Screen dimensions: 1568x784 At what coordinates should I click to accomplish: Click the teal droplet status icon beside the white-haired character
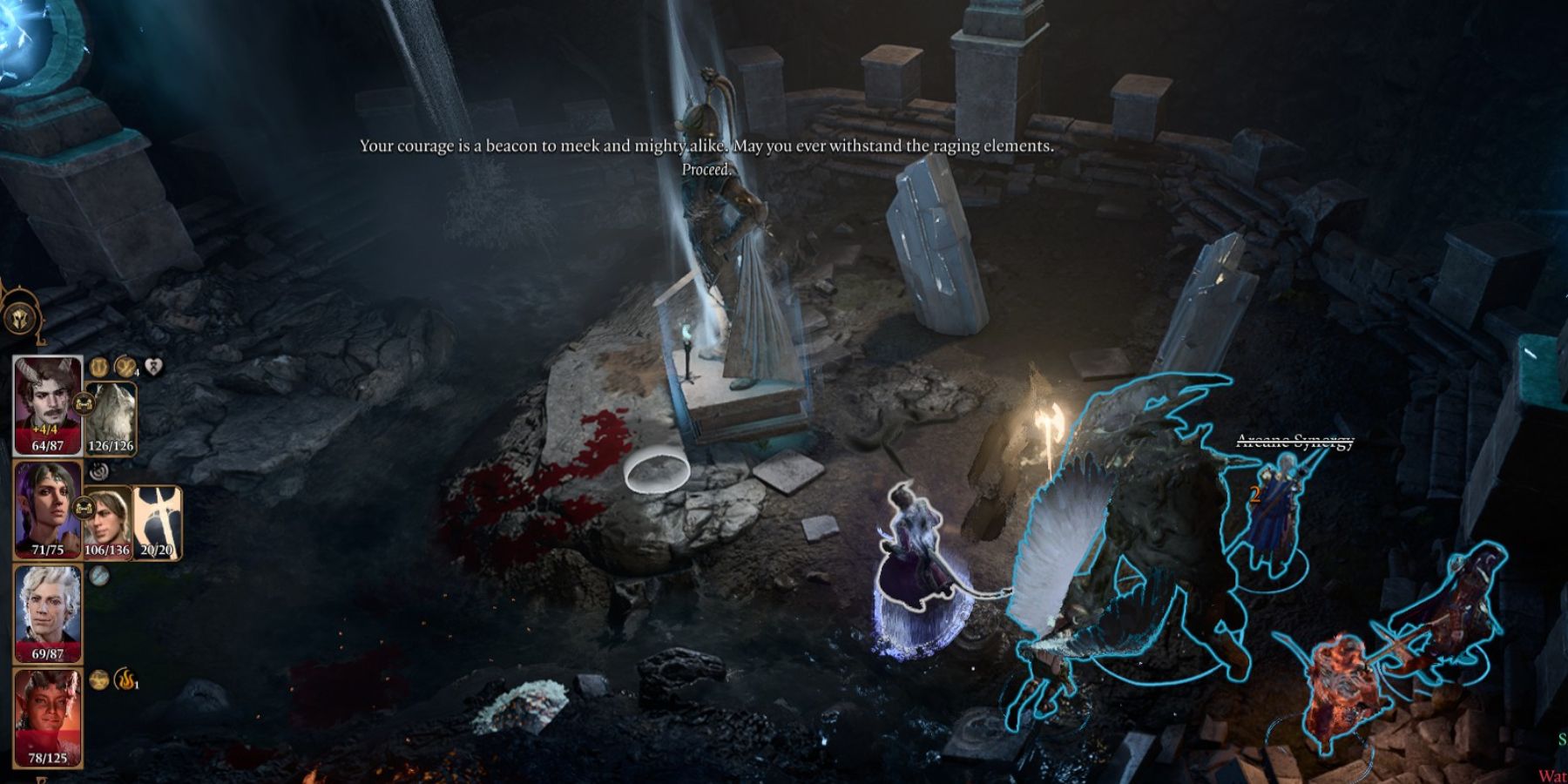[98, 576]
